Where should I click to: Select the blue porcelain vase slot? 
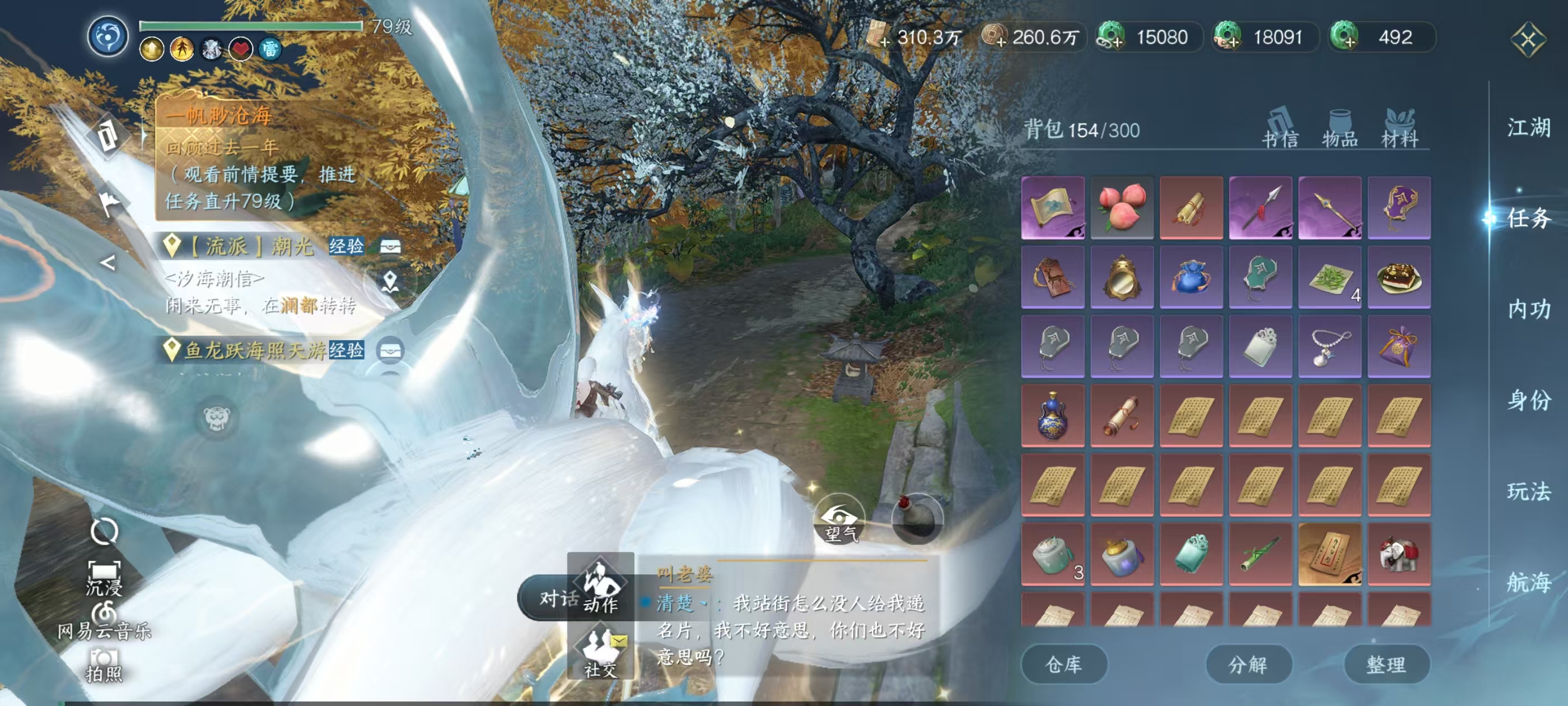[1052, 415]
